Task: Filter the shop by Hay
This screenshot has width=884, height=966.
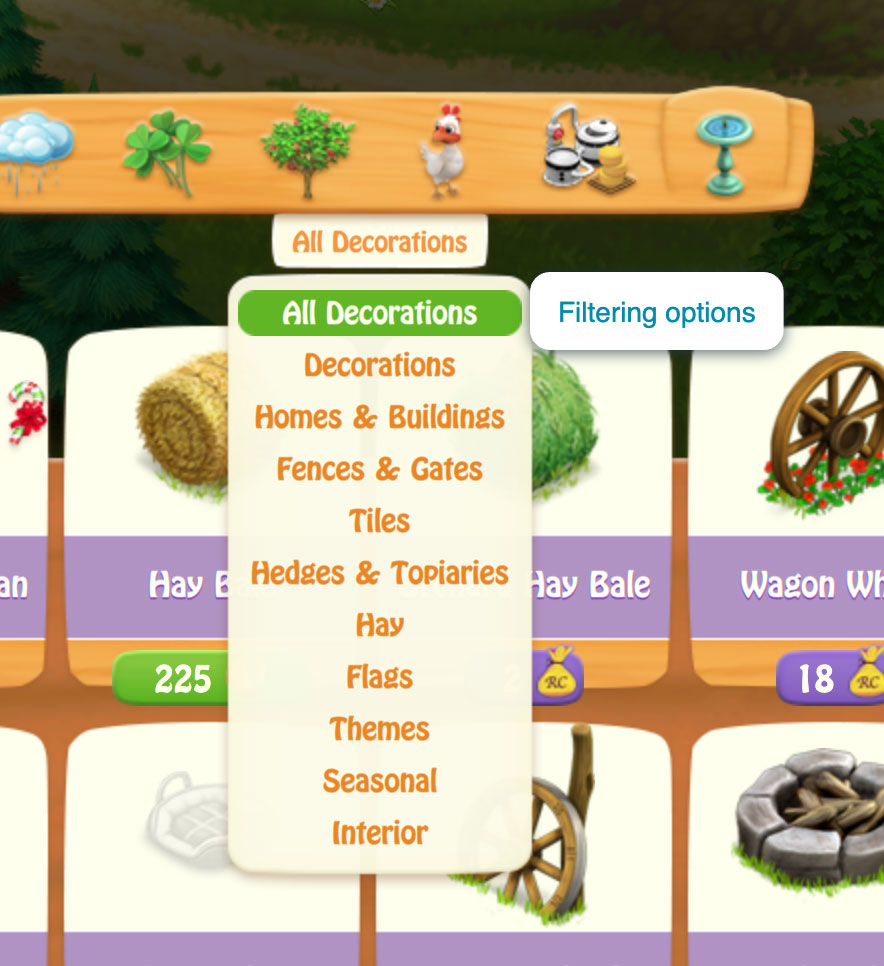Action: (380, 625)
